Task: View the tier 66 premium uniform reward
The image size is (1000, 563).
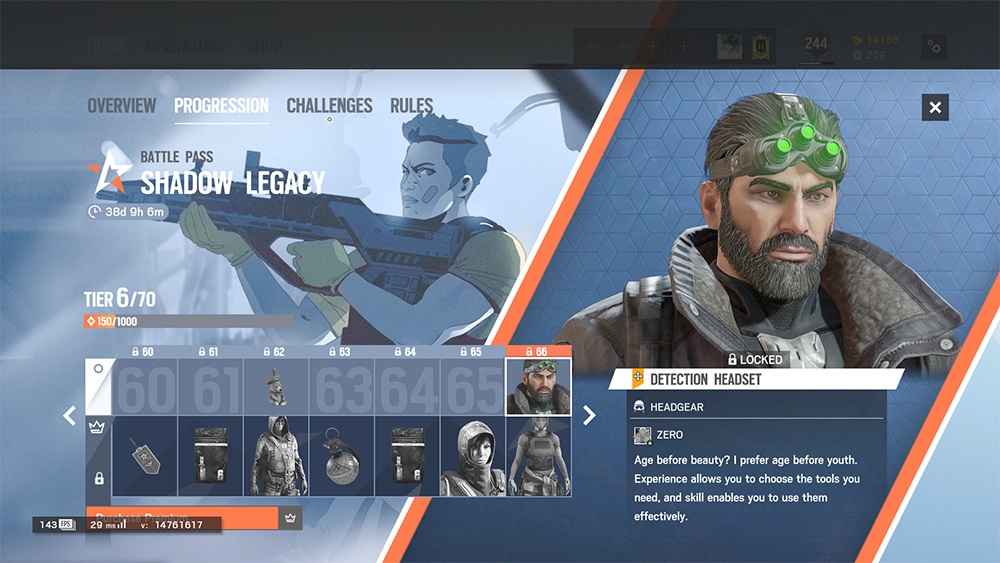Action: [539, 456]
